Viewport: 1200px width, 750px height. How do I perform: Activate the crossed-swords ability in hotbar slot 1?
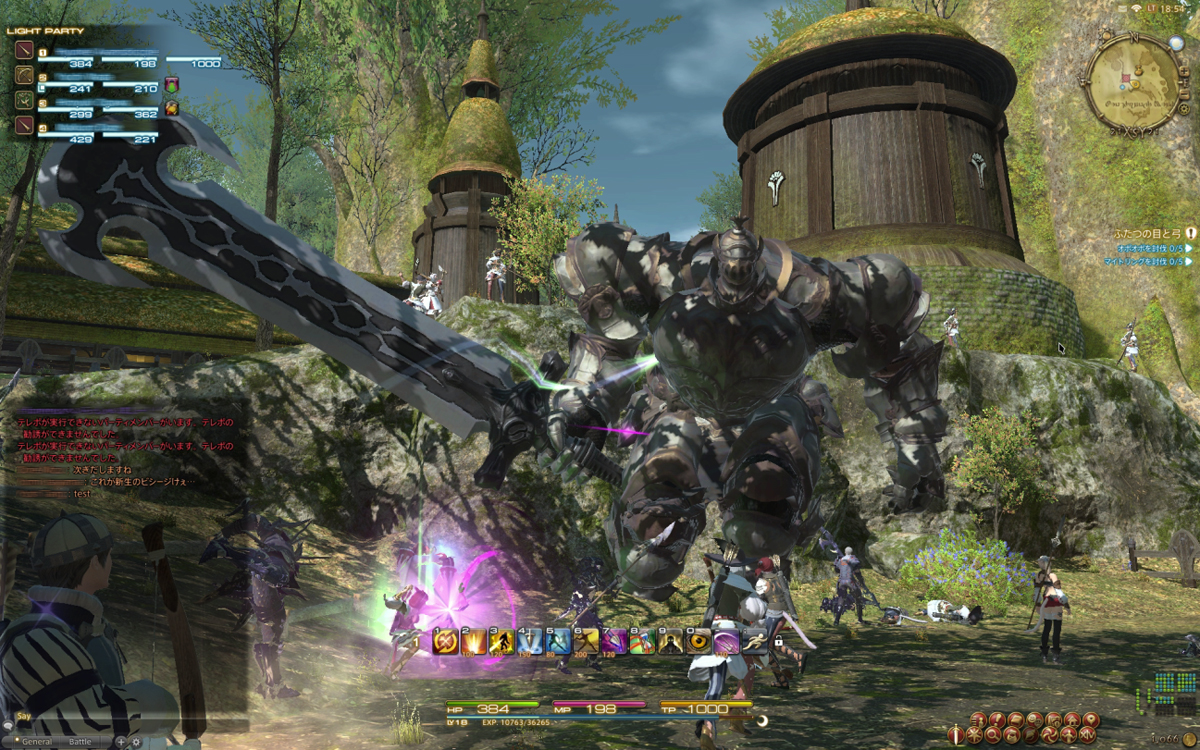445,641
